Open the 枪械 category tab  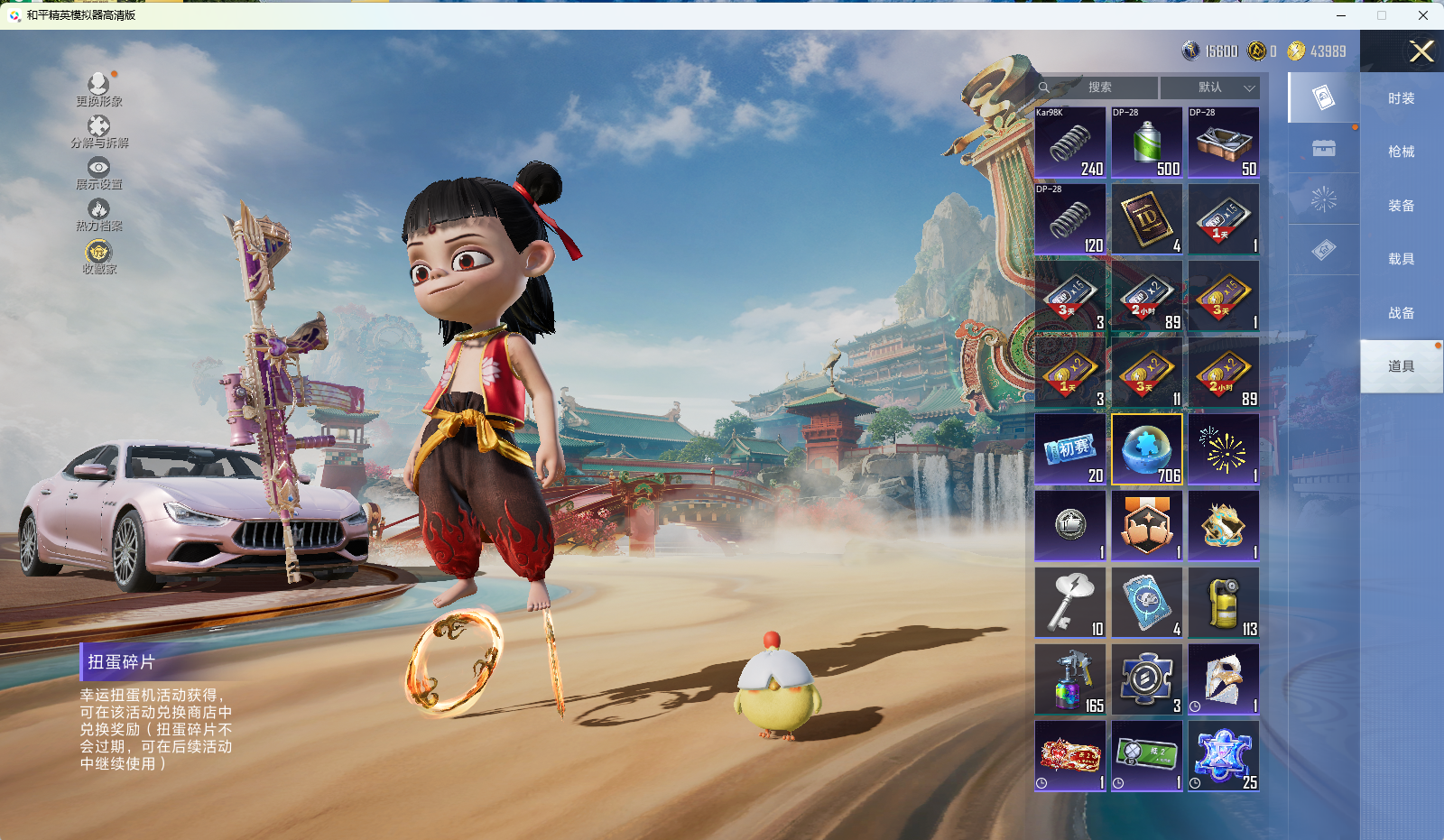(1401, 152)
